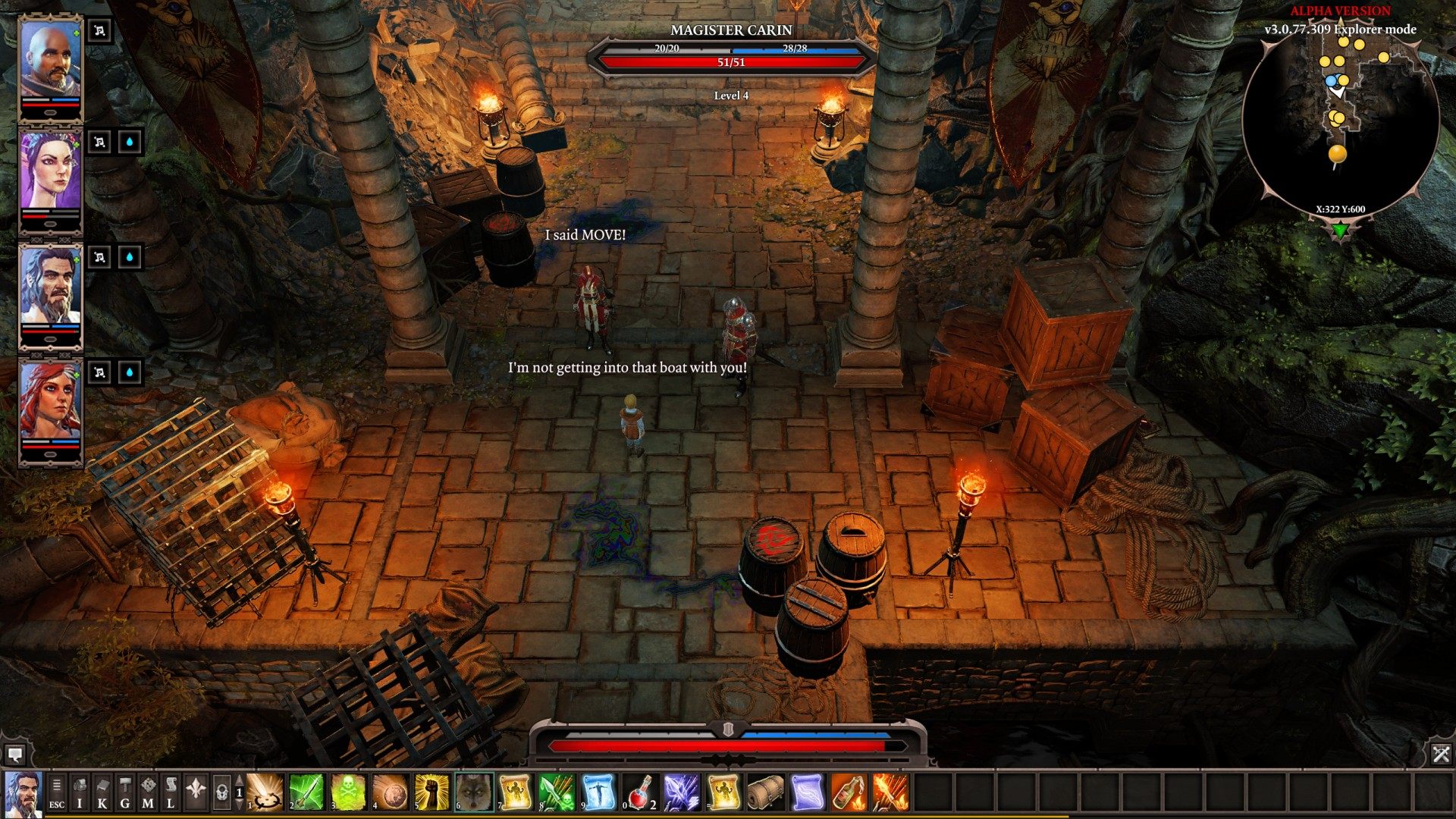Cast the green poison skull skill in slot 3
Screen dimensions: 1456x819
coord(348,792)
